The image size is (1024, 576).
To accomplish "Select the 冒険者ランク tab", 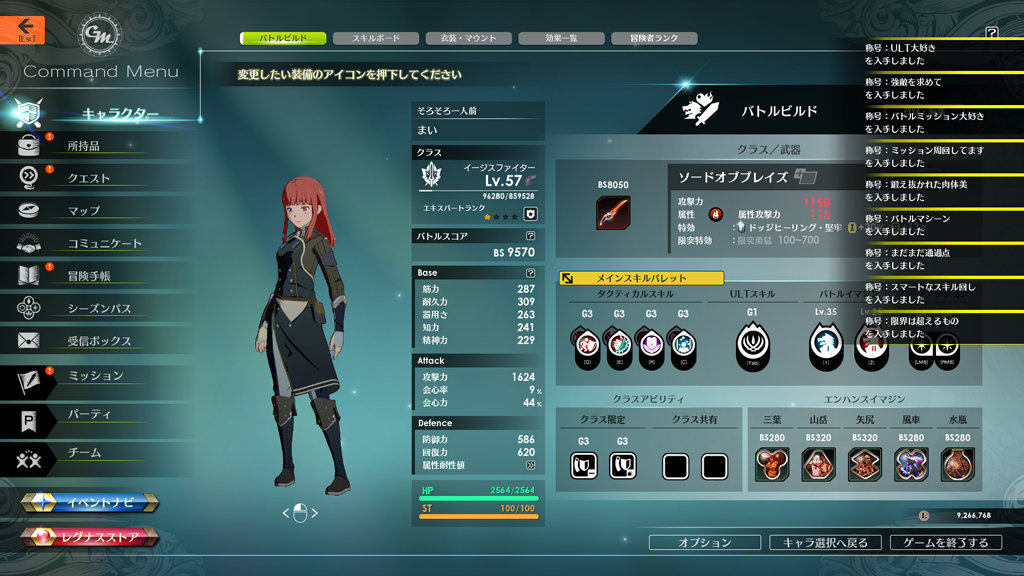I will click(654, 38).
